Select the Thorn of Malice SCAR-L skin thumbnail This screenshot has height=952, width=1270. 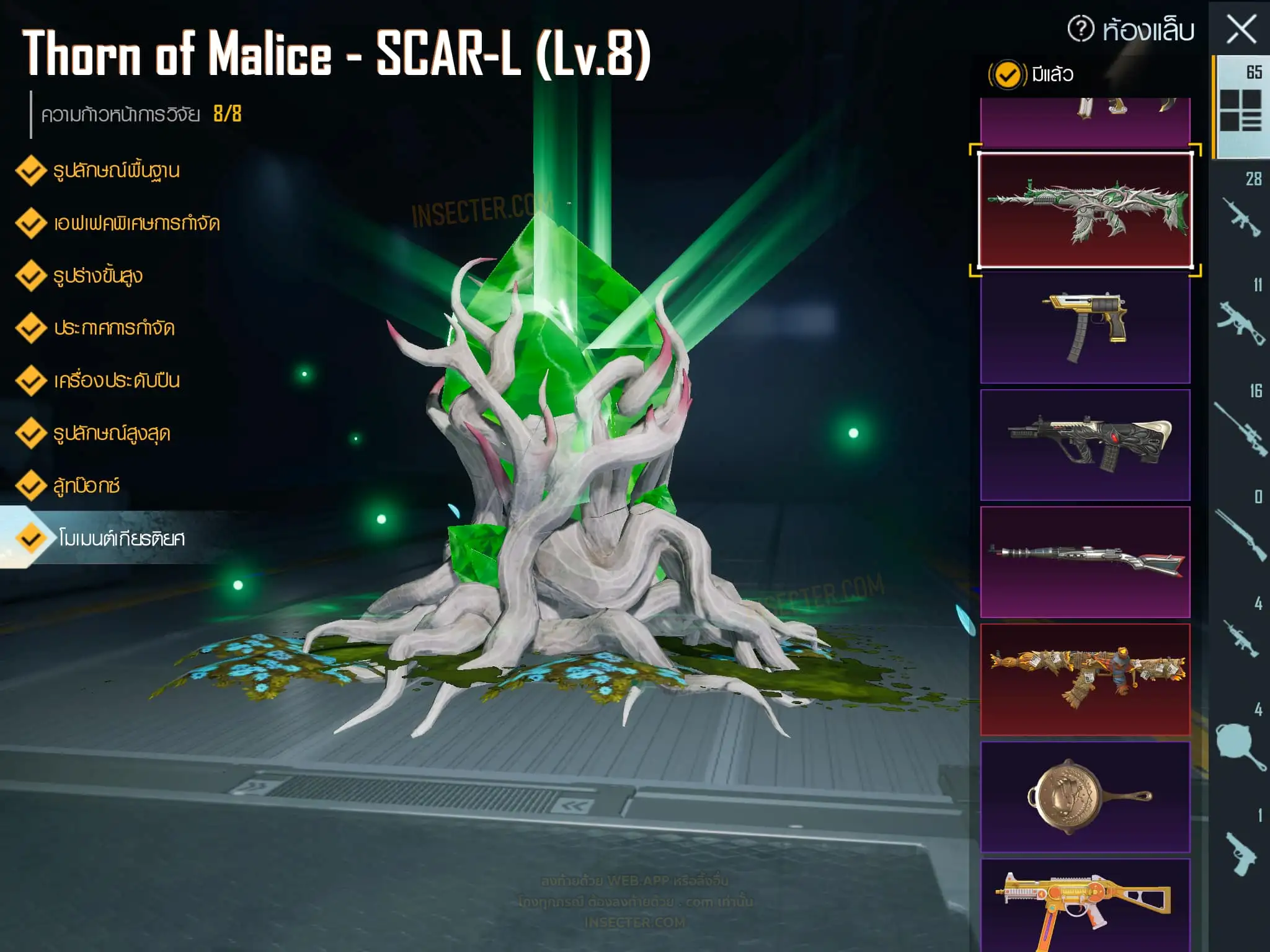(x=1085, y=209)
